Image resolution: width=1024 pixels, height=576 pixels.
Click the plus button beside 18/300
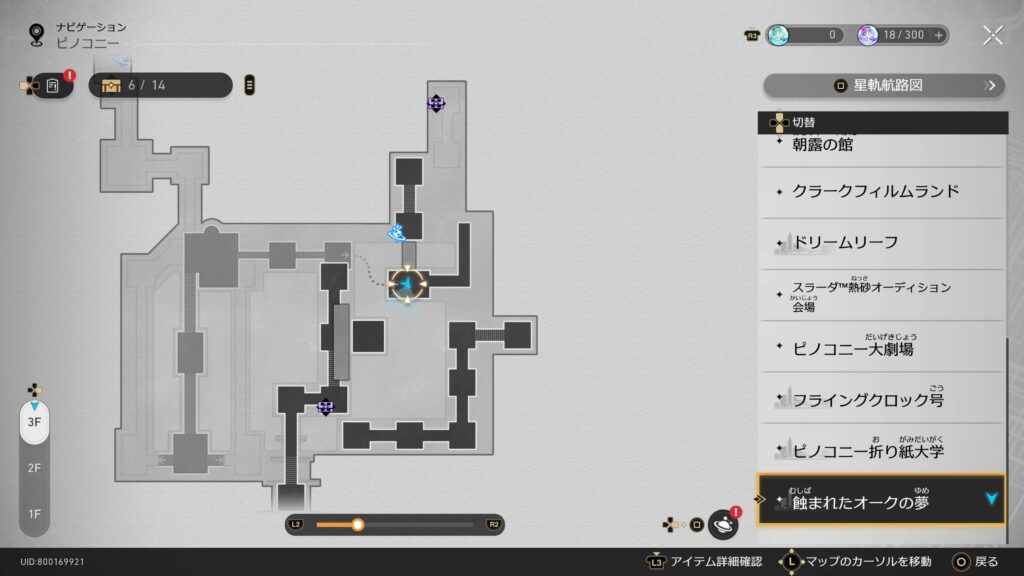pos(938,35)
